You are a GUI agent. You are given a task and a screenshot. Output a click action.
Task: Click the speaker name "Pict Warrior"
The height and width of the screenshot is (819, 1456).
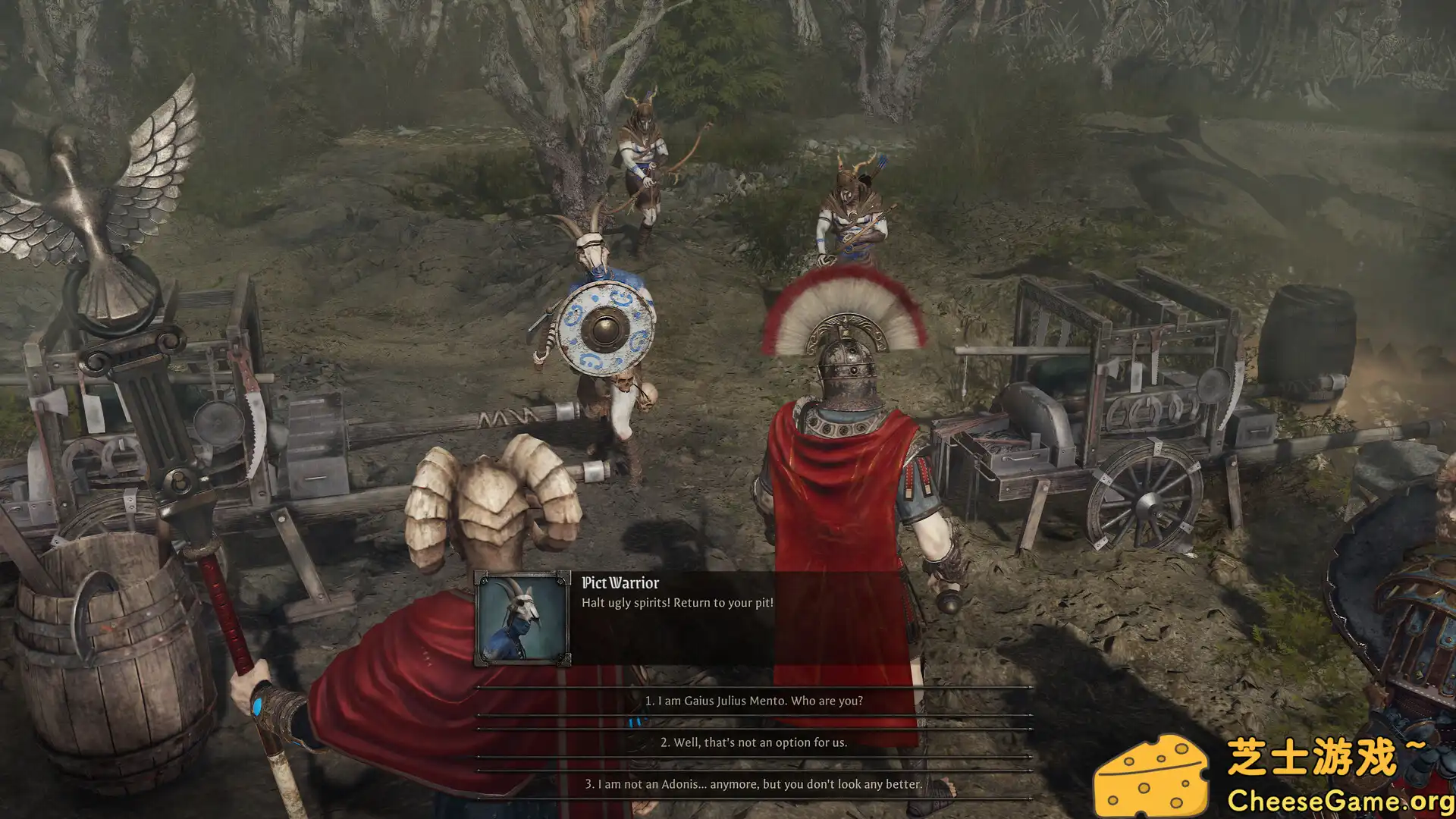[x=621, y=584]
